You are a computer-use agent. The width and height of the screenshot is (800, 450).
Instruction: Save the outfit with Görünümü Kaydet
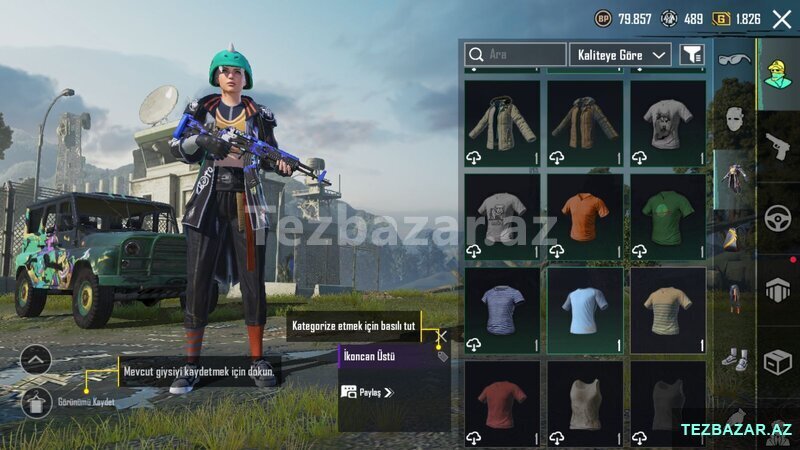pos(36,402)
